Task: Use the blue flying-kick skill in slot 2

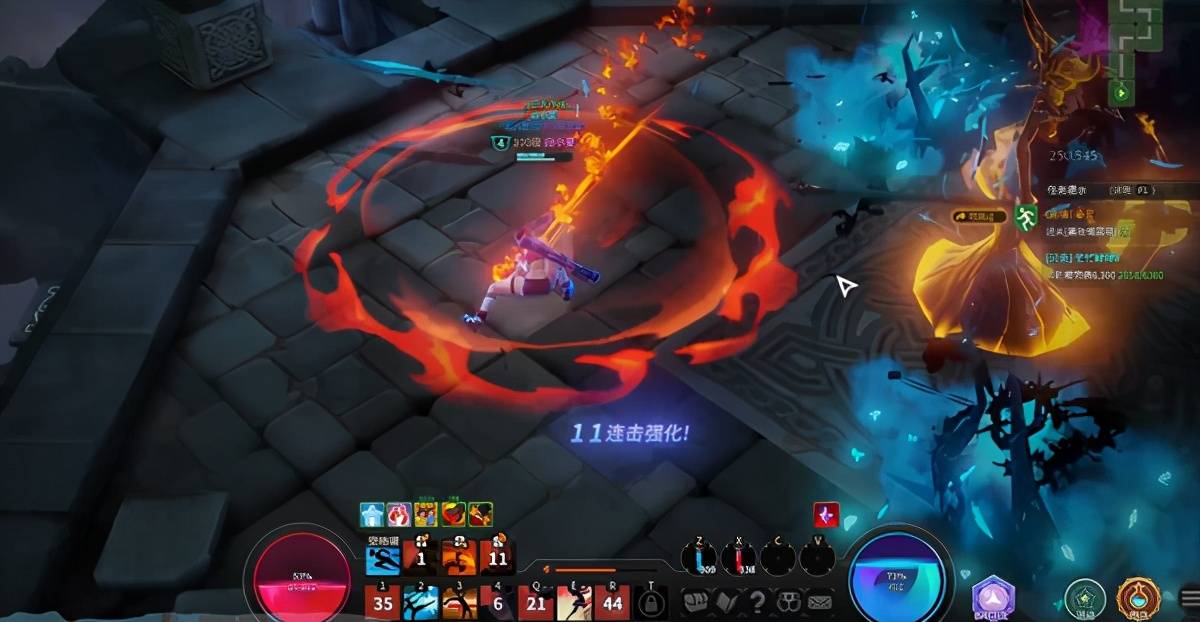Action: click(x=421, y=603)
